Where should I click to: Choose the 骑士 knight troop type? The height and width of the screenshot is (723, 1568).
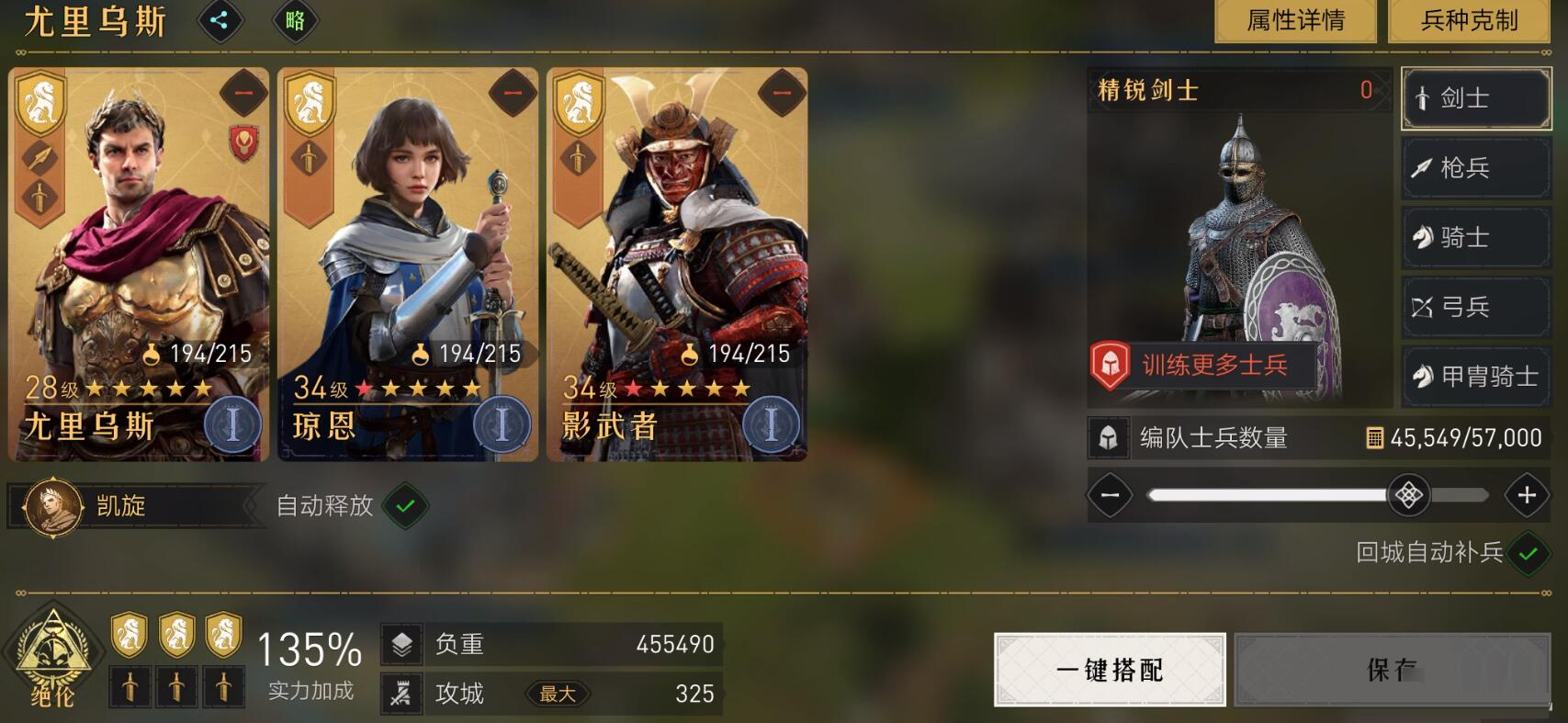coord(1475,238)
